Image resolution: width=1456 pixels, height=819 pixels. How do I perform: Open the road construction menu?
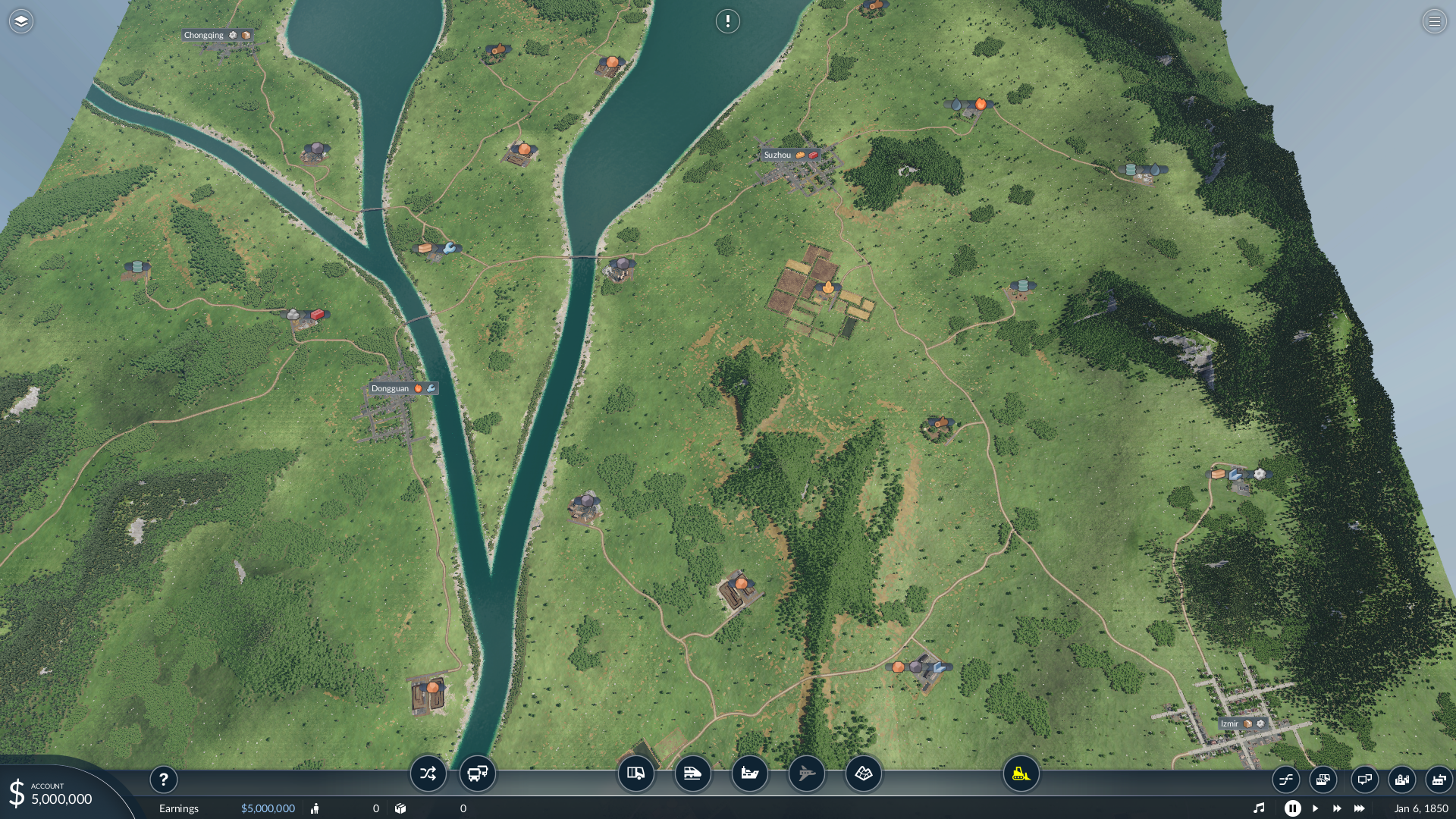(x=635, y=773)
